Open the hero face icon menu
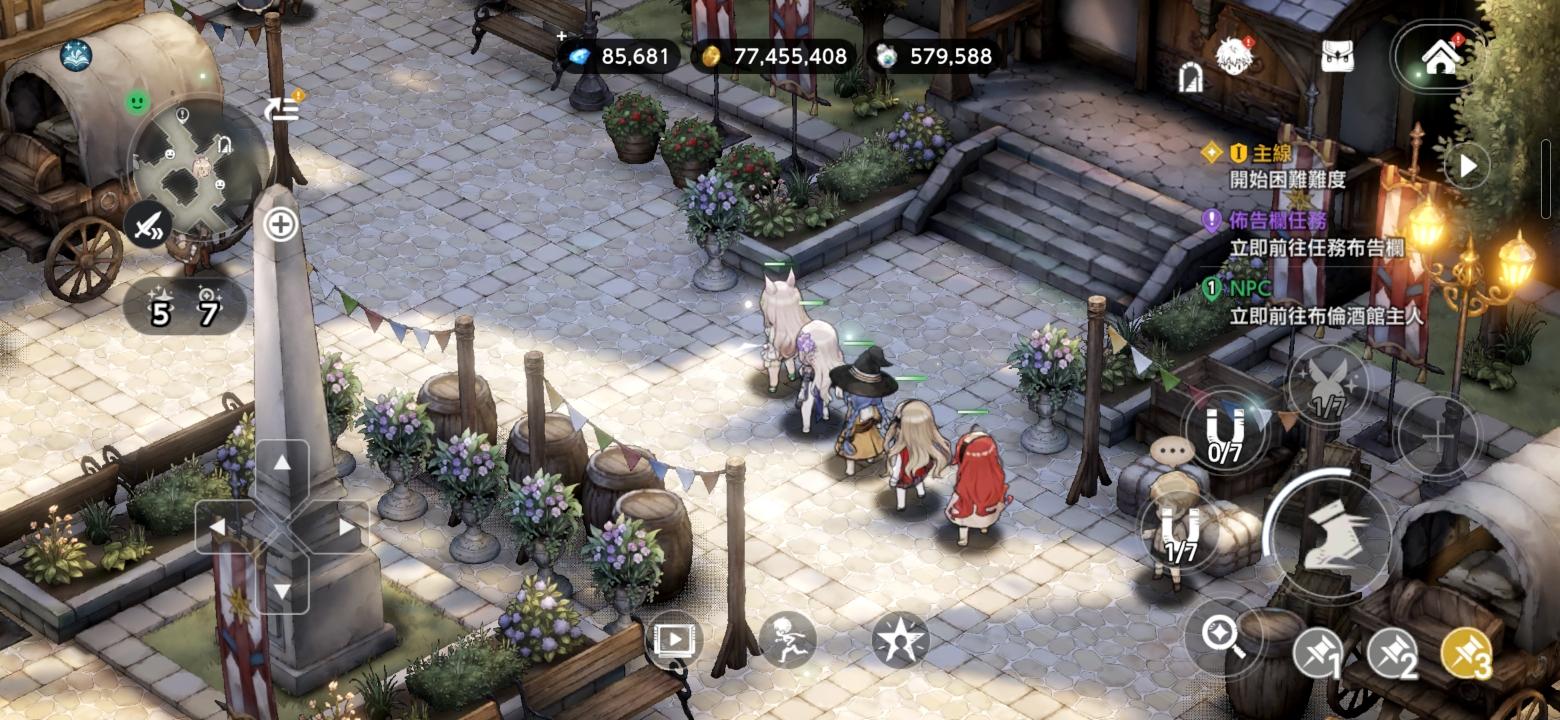 pos(1235,57)
